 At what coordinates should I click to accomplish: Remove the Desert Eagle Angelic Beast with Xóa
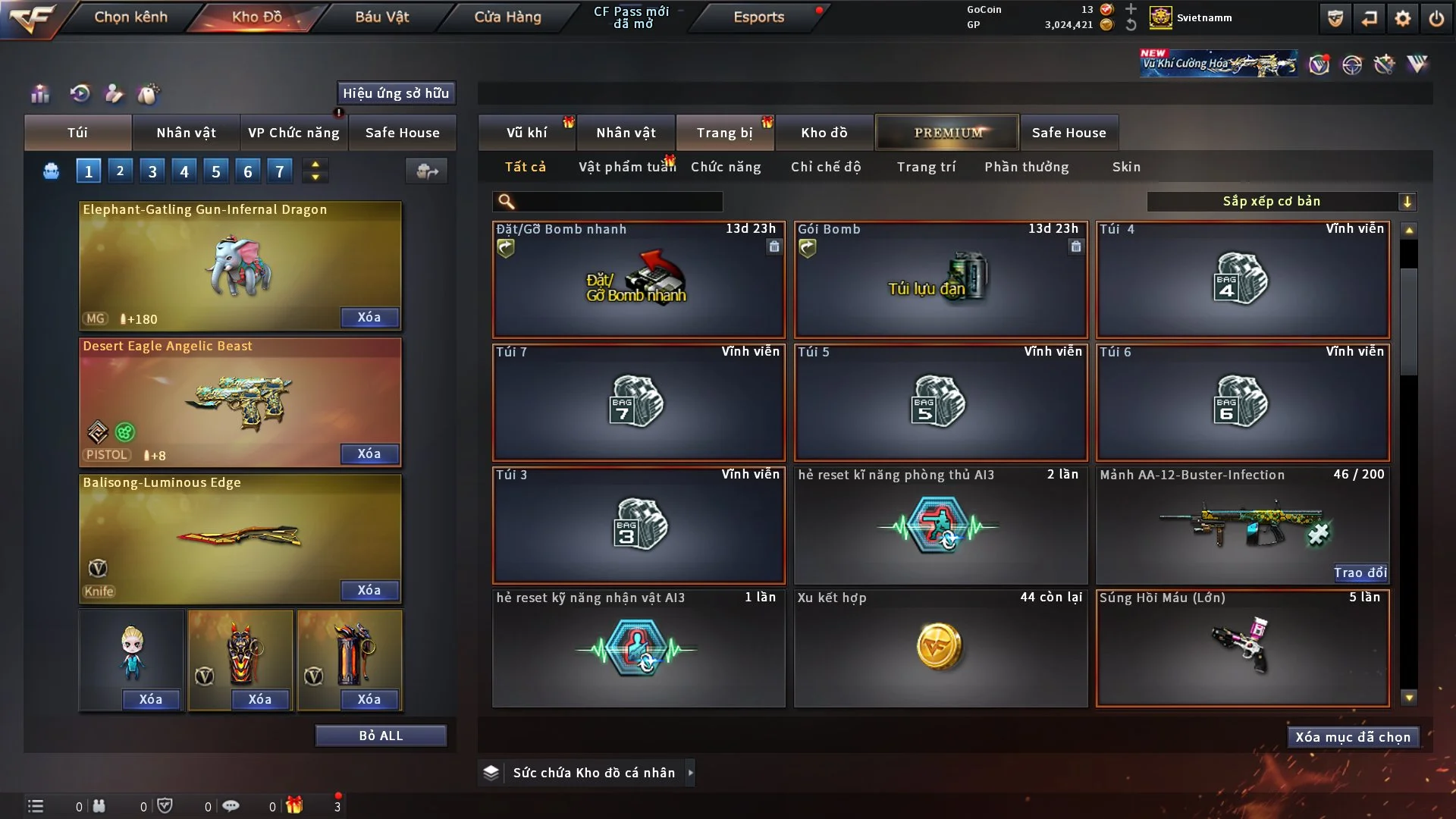point(369,453)
